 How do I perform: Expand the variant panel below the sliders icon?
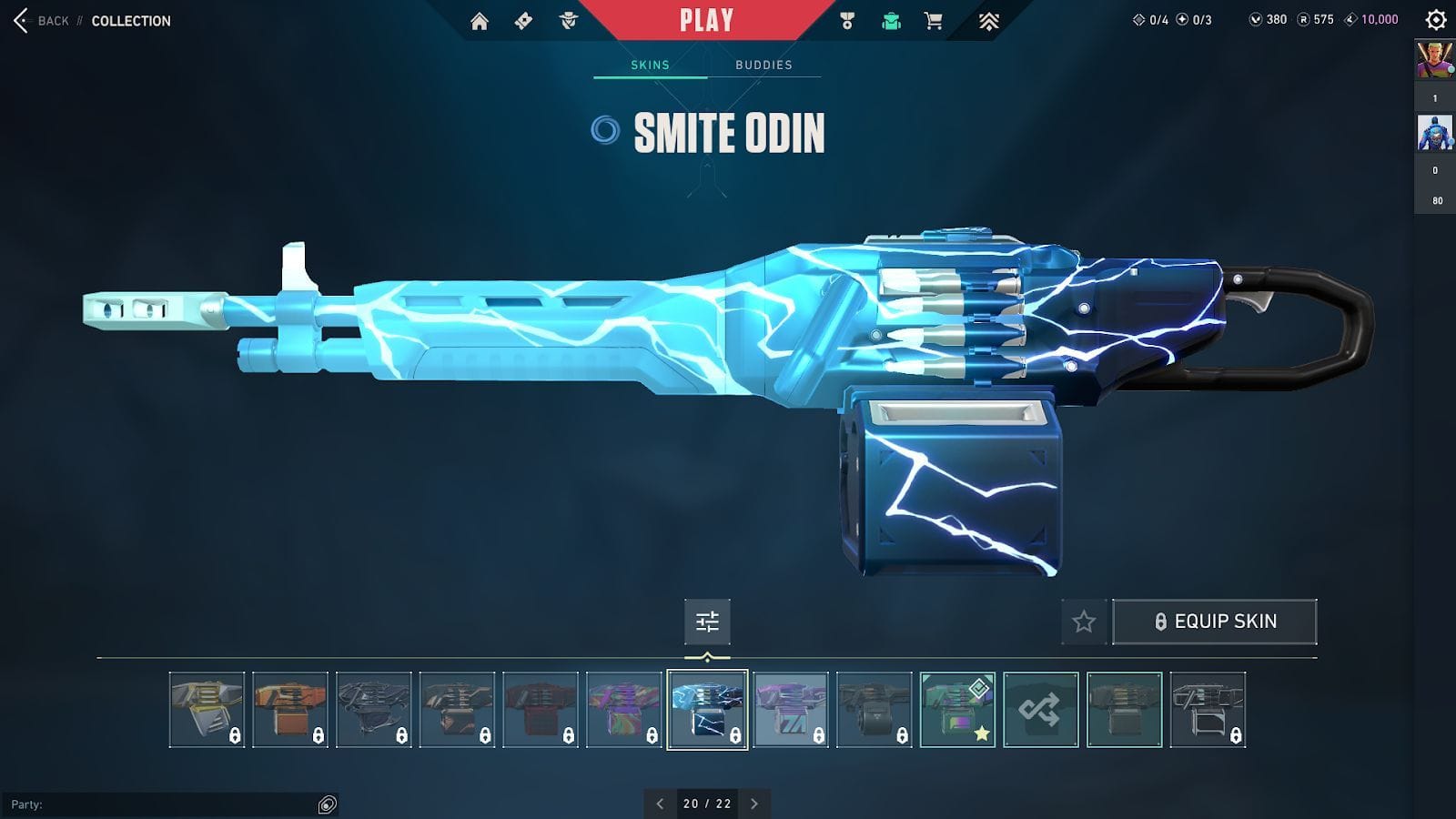[x=707, y=654]
